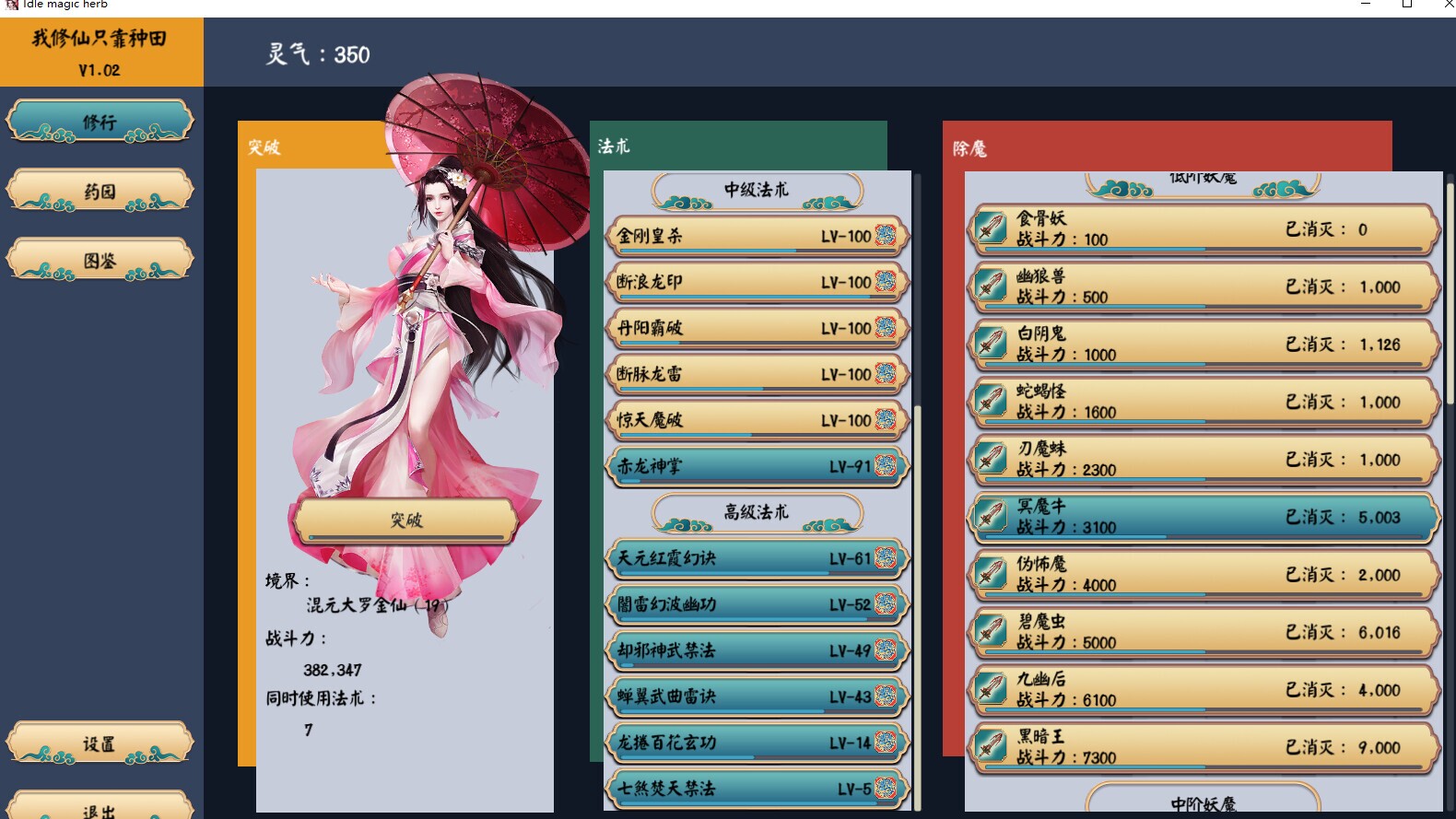Click the spell seal icon for 赤龙神掌
The height and width of the screenshot is (819, 1456).
point(886,466)
